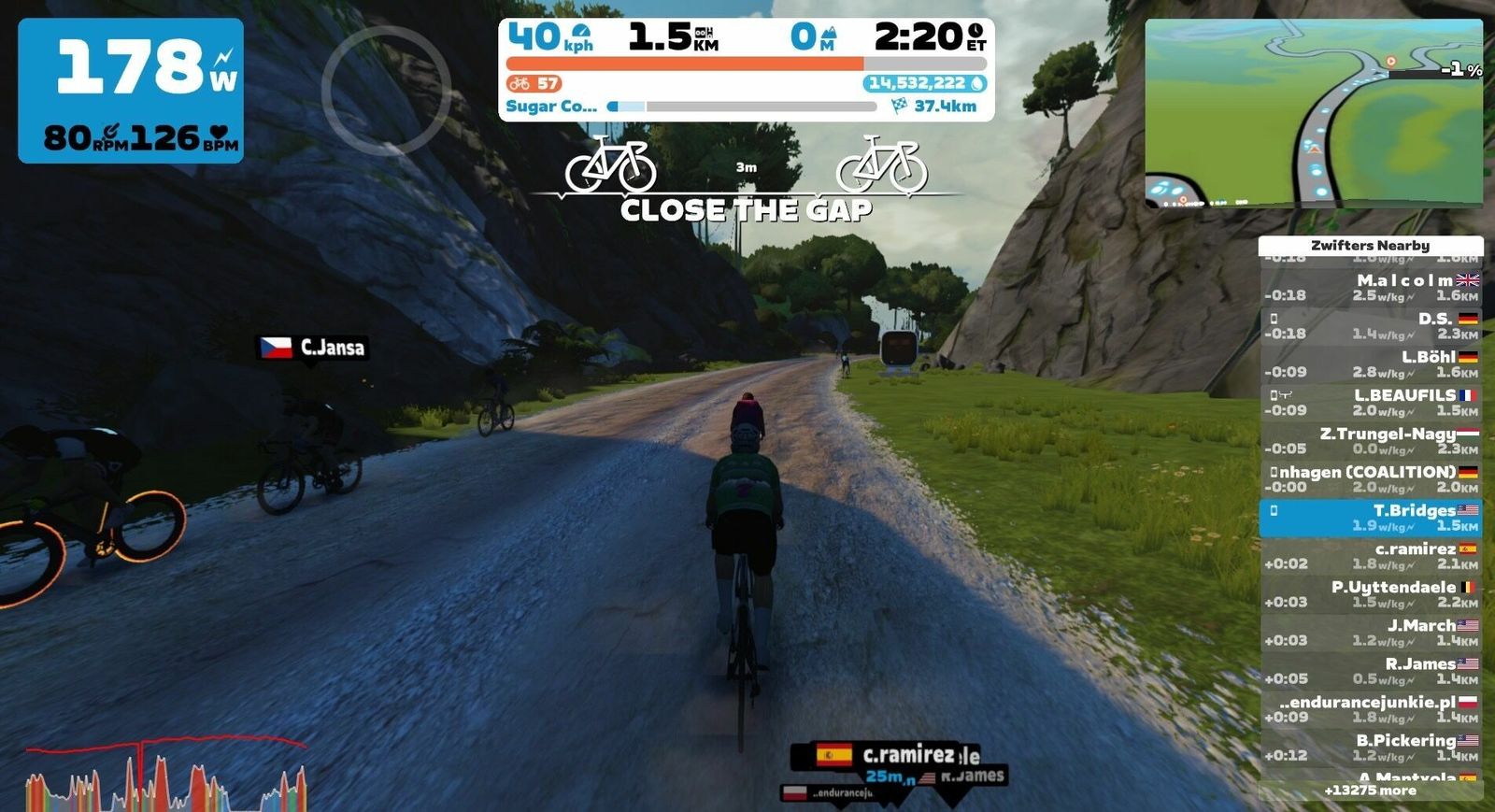This screenshot has height=812, width=1495.
Task: Select L.BEAUFILS in the riders list
Action: [1371, 402]
